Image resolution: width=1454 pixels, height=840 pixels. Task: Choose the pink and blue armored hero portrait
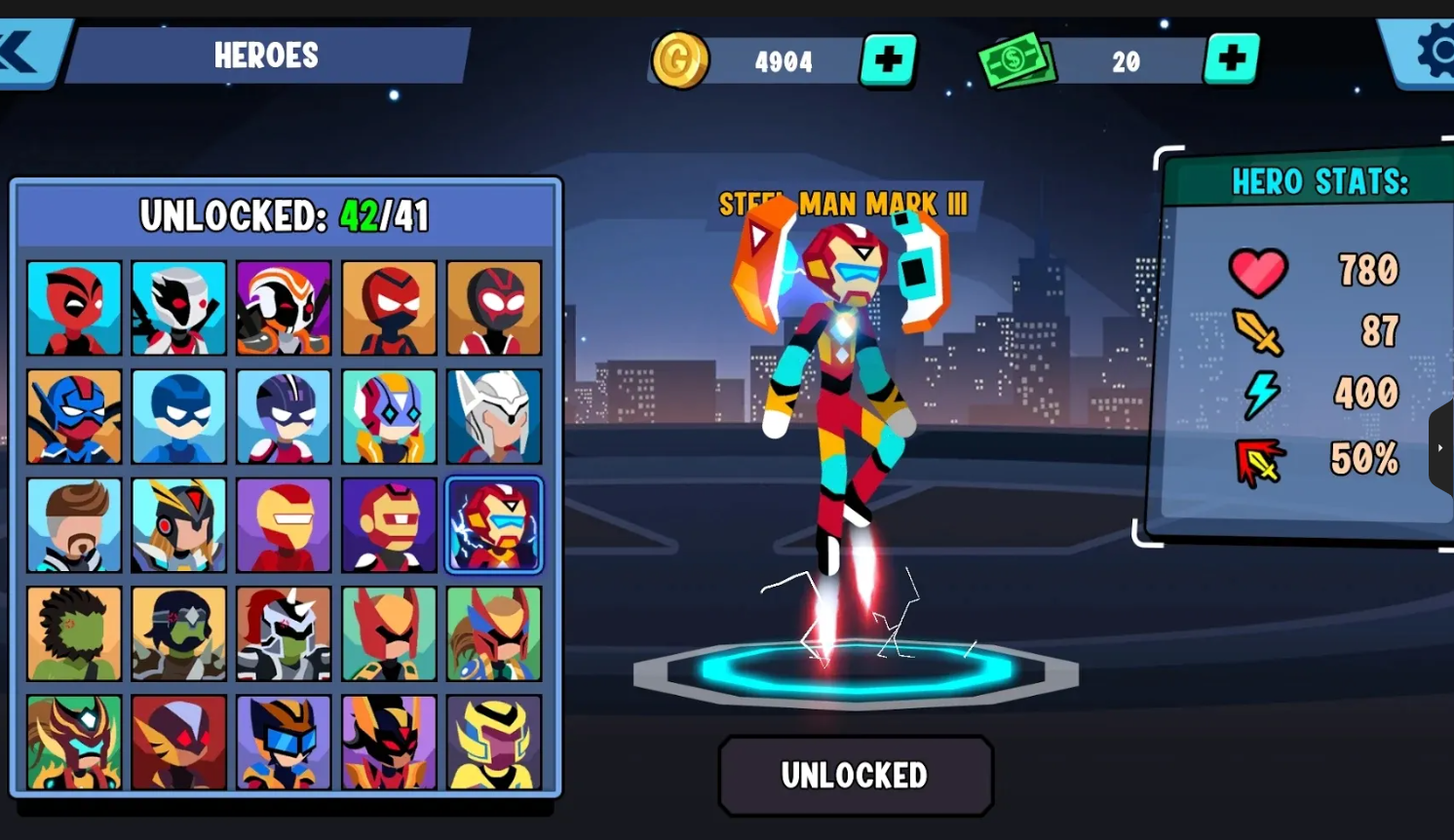(389, 417)
